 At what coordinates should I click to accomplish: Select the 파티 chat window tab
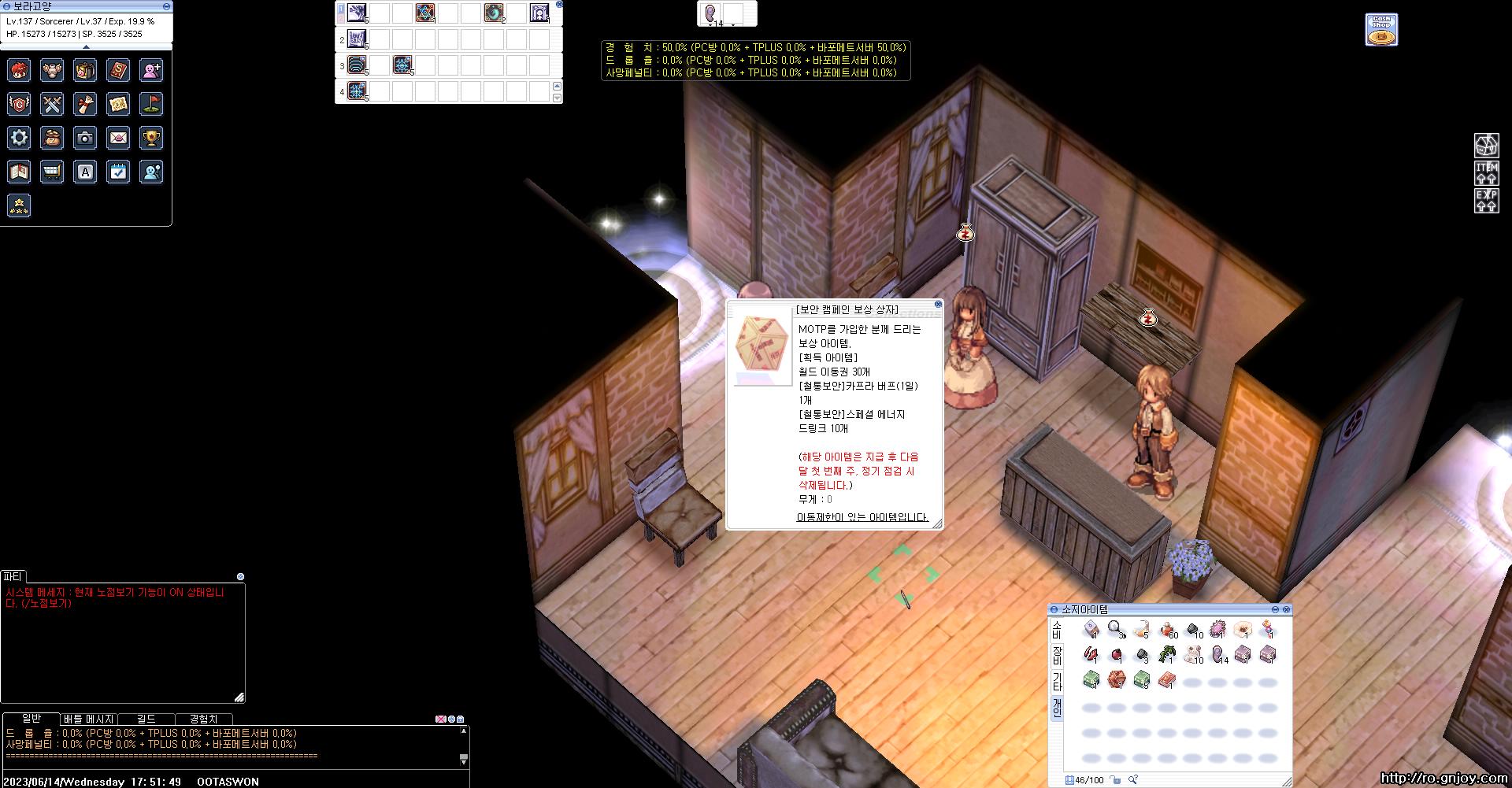[13, 576]
